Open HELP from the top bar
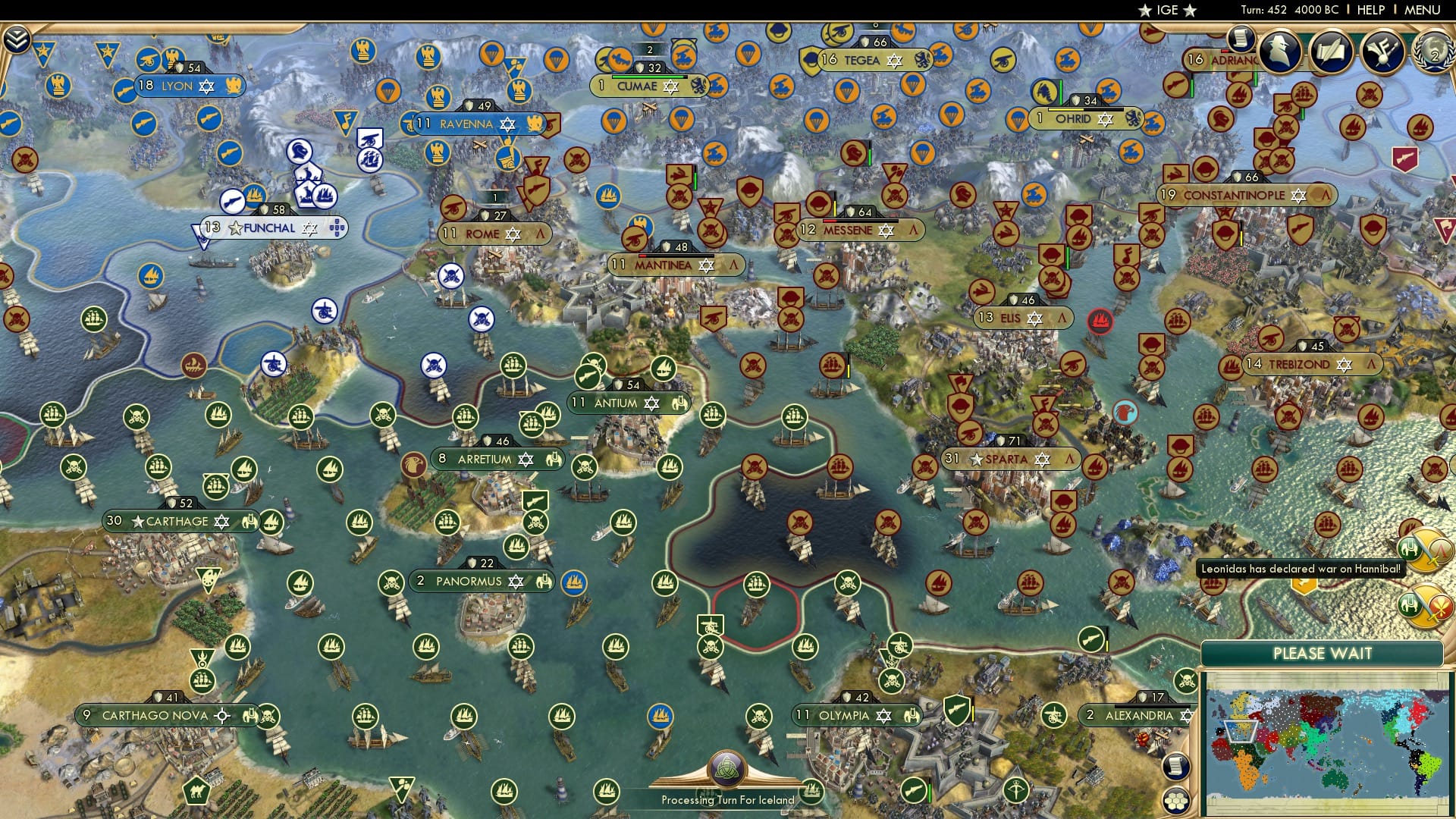Screen dimensions: 1456x819 tap(1370, 10)
